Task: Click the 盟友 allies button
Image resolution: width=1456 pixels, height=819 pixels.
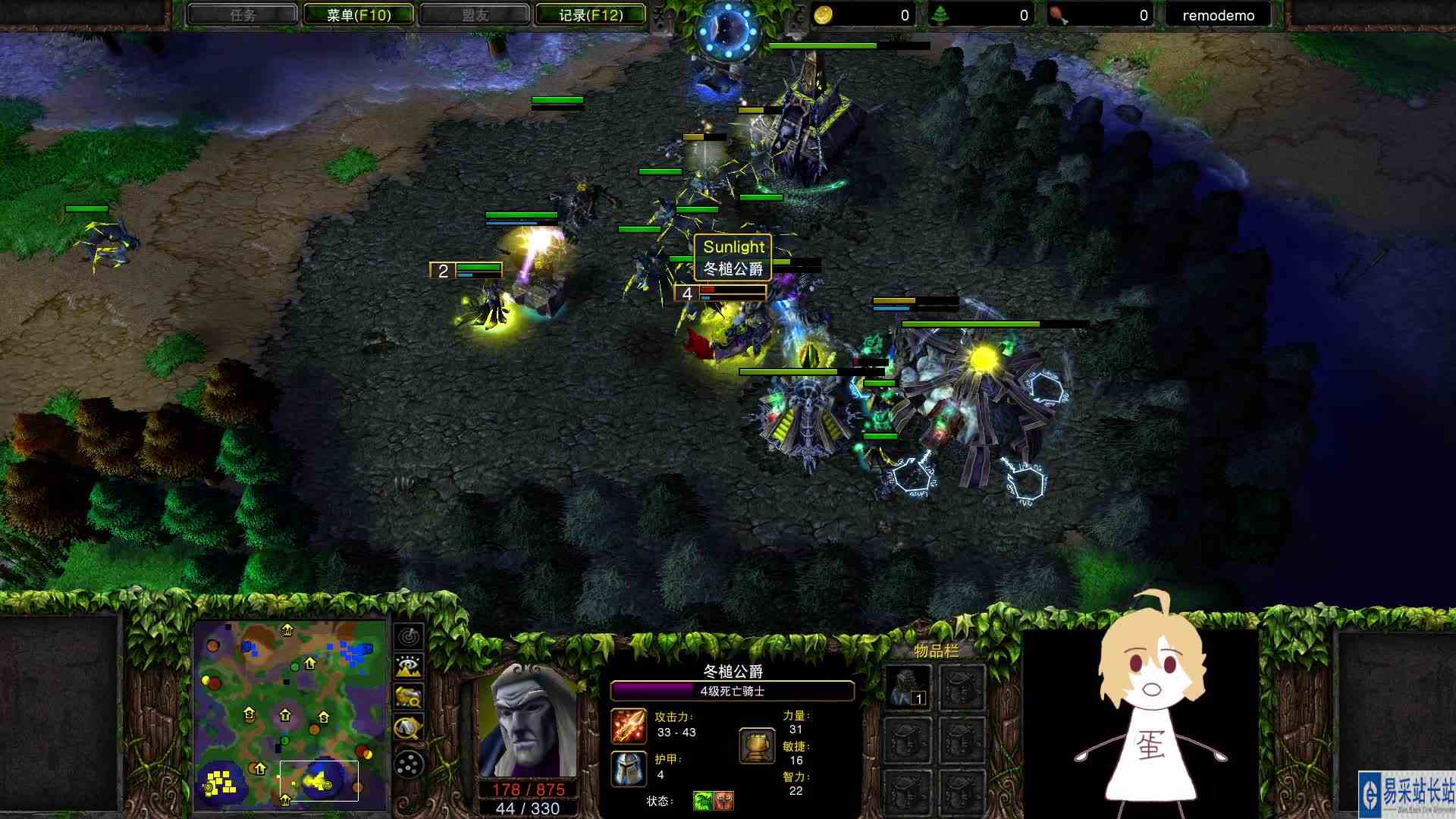Action: point(474,14)
